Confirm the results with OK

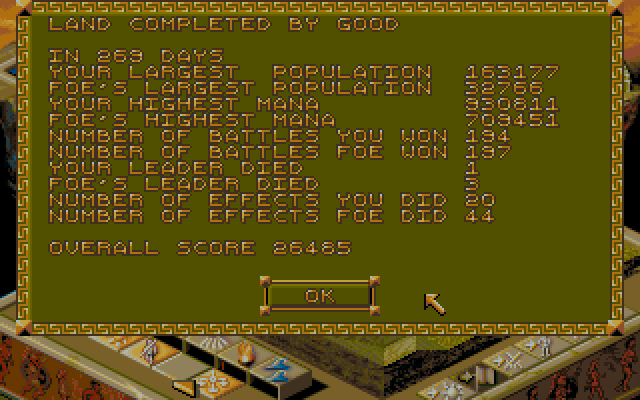pos(319,295)
